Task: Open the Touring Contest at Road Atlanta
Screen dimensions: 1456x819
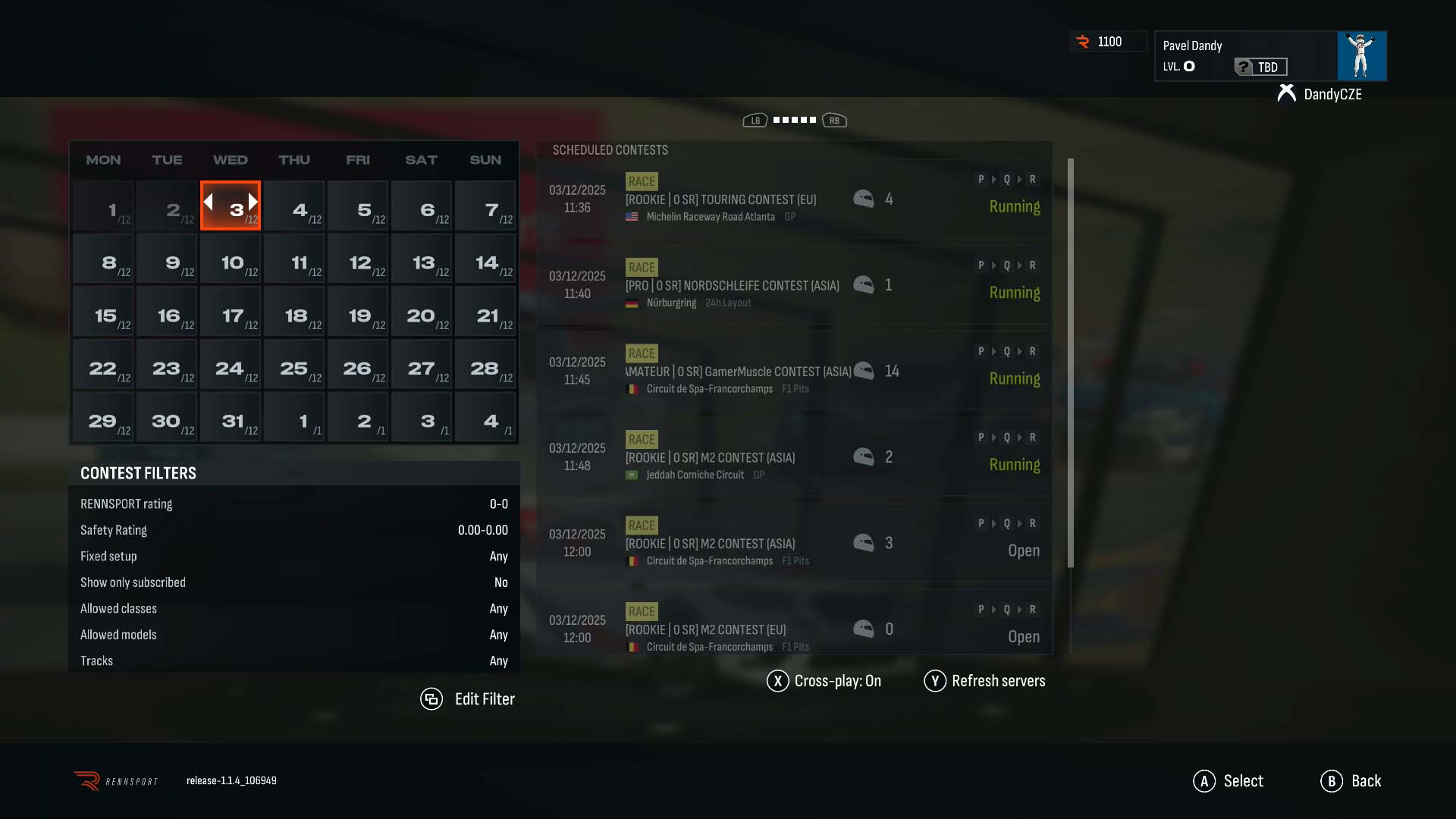Action: point(793,200)
